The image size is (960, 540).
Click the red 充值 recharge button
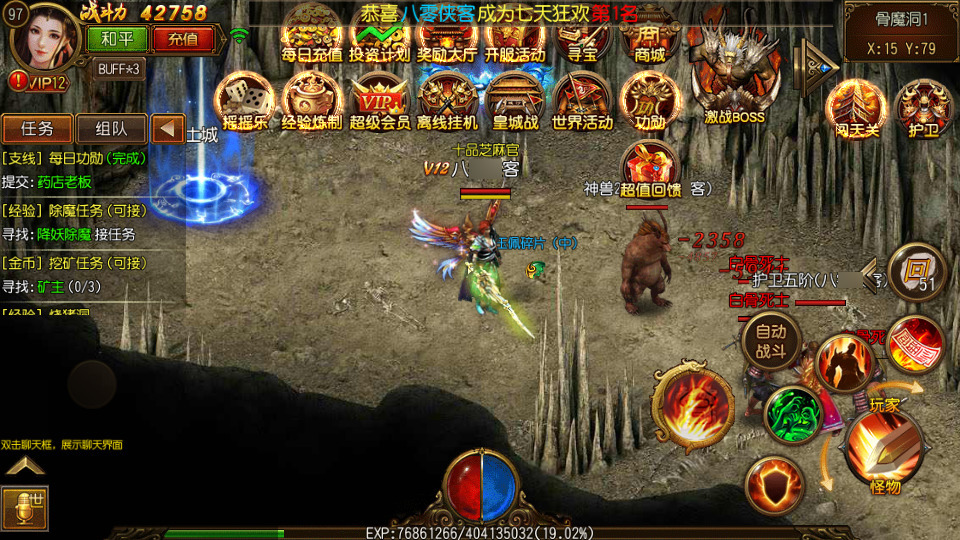183,39
